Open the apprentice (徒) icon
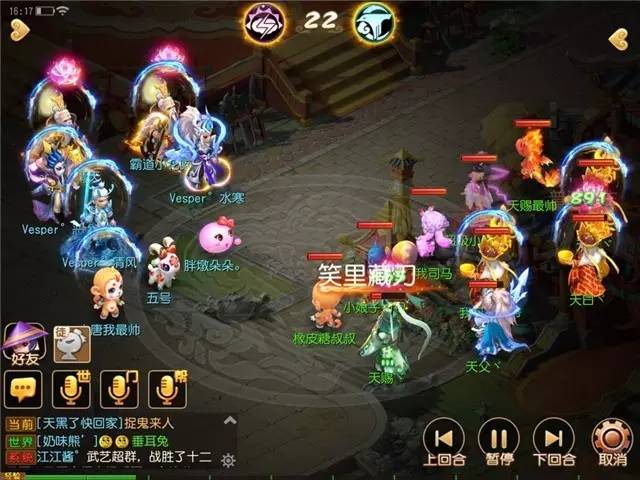This screenshot has height=480, width=640. 71,344
